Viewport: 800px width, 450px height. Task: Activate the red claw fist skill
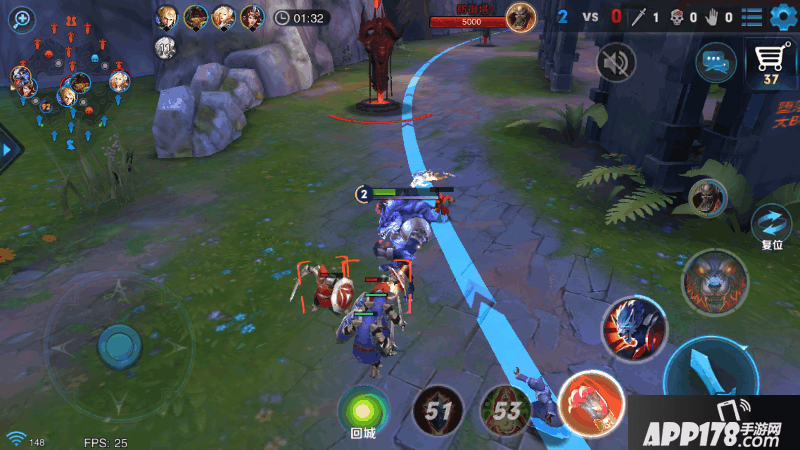click(x=592, y=405)
